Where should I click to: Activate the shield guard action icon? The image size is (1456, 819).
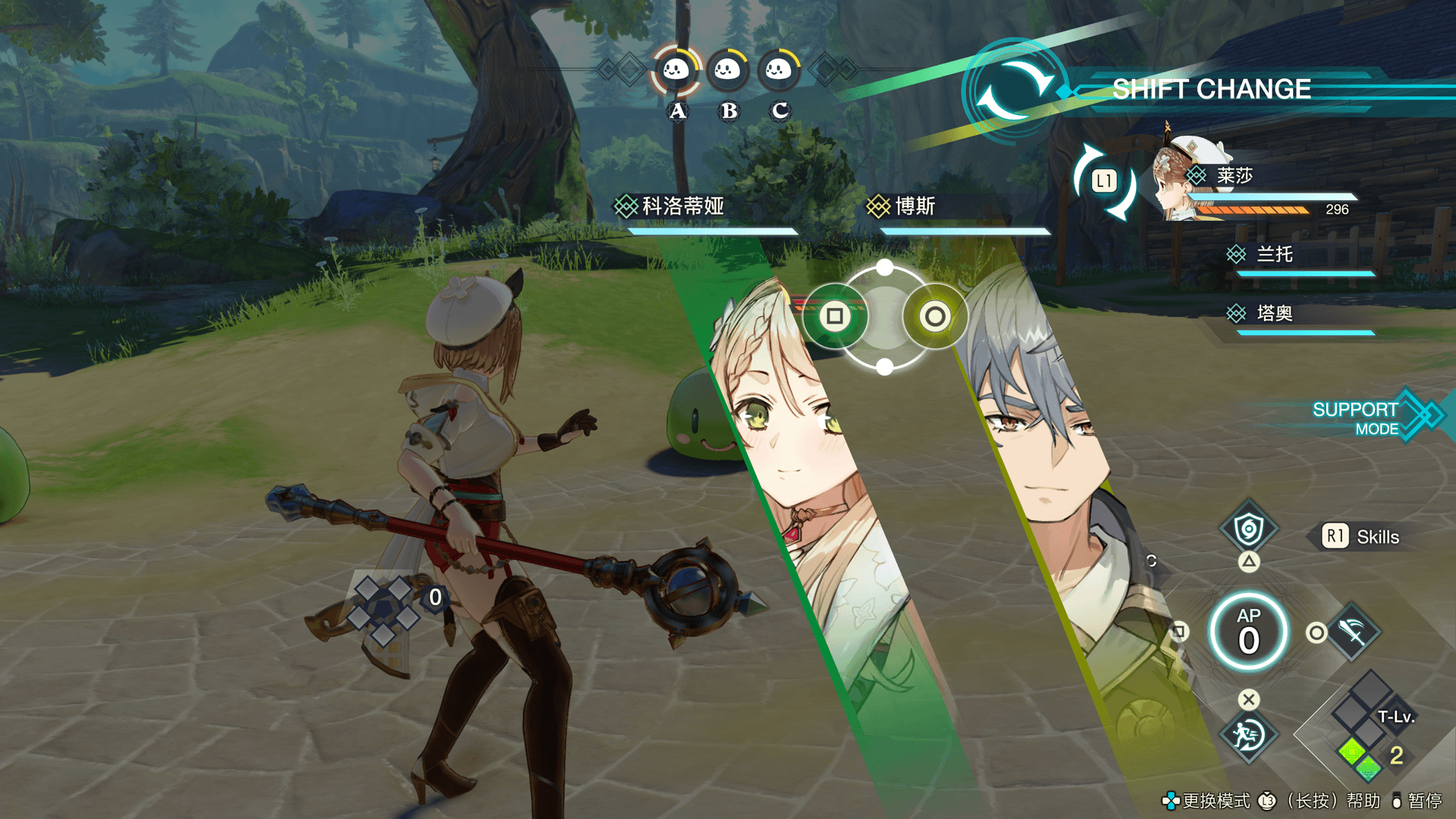[1248, 529]
